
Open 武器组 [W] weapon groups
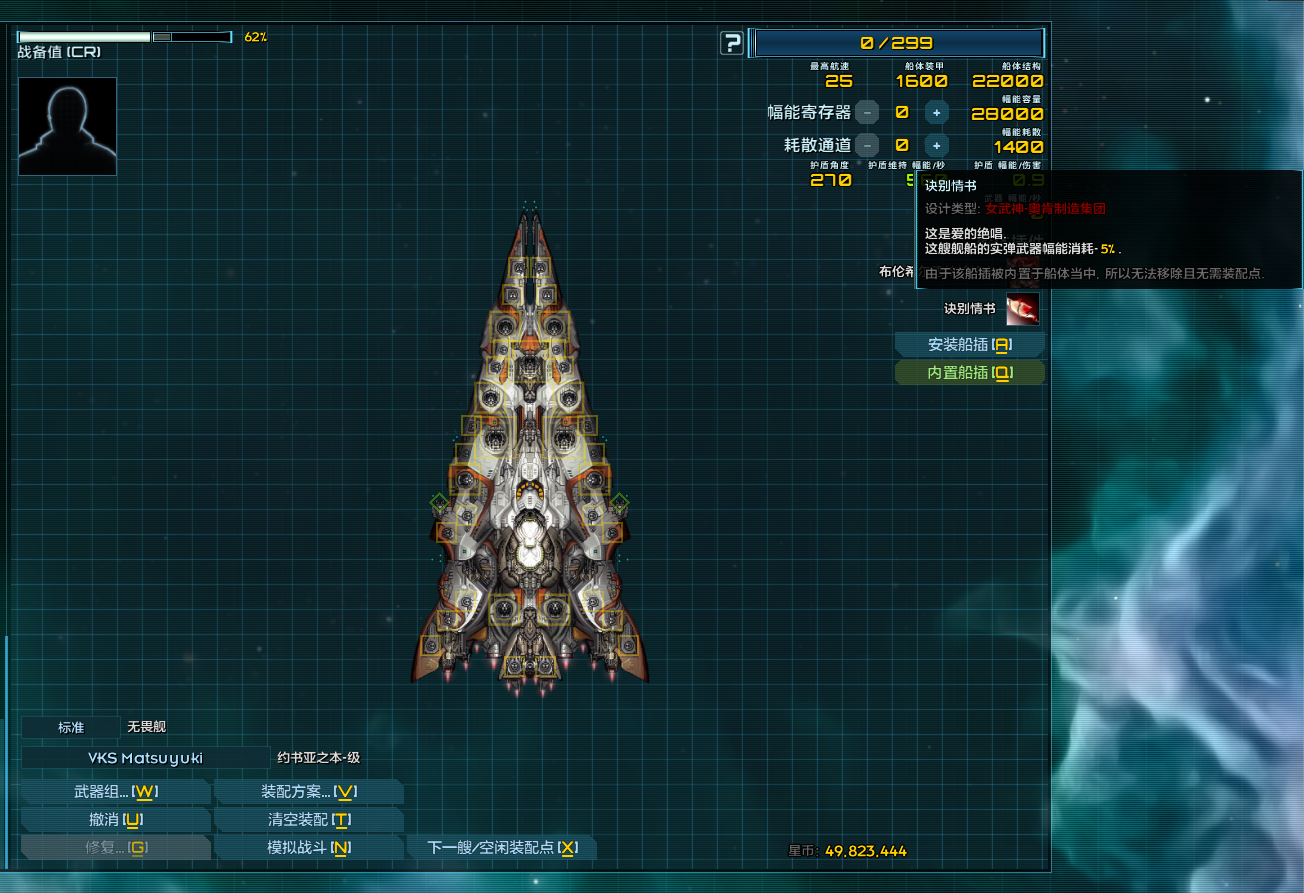tap(115, 790)
